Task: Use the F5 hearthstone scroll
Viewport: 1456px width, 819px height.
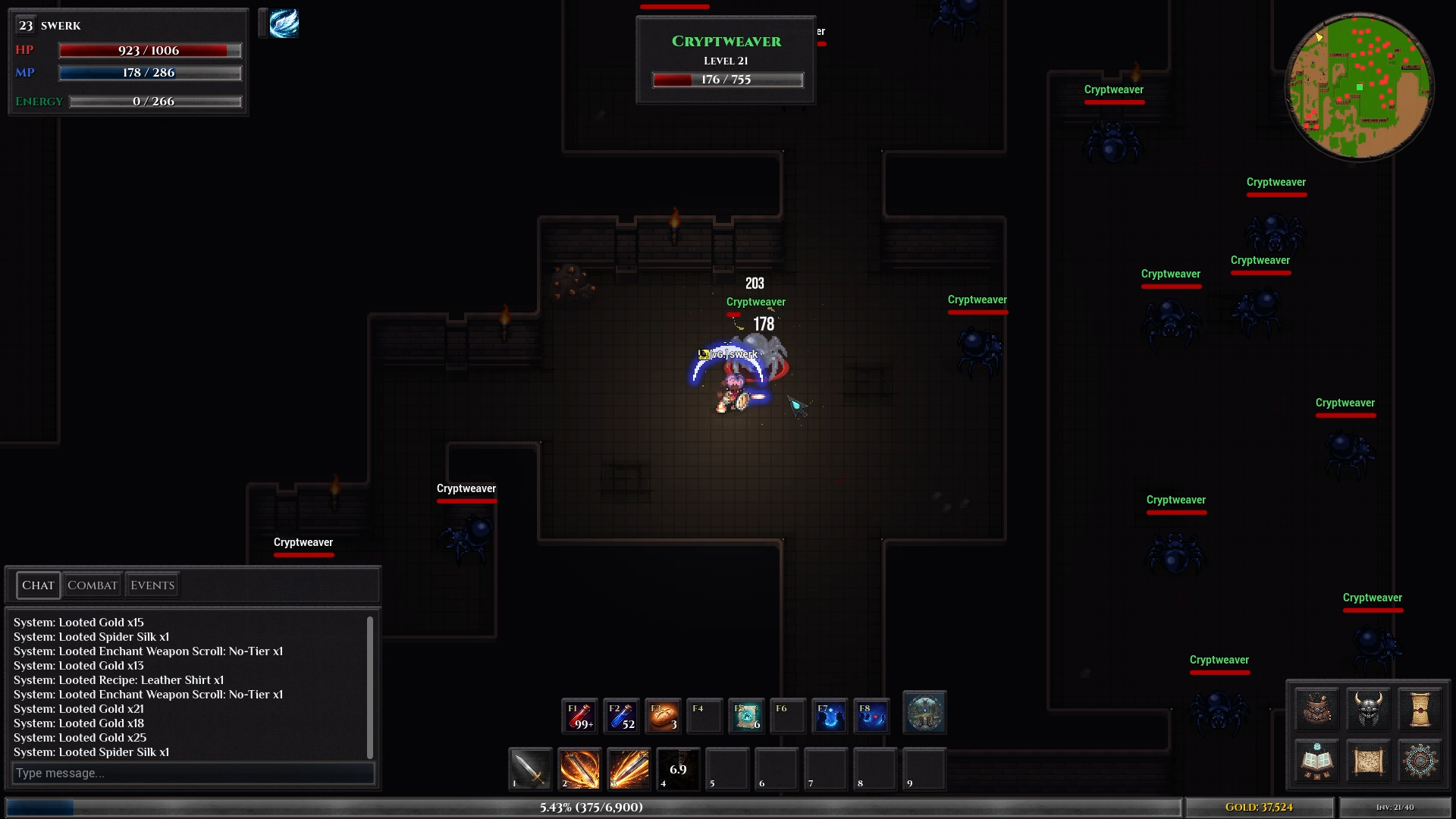Action: (x=746, y=716)
